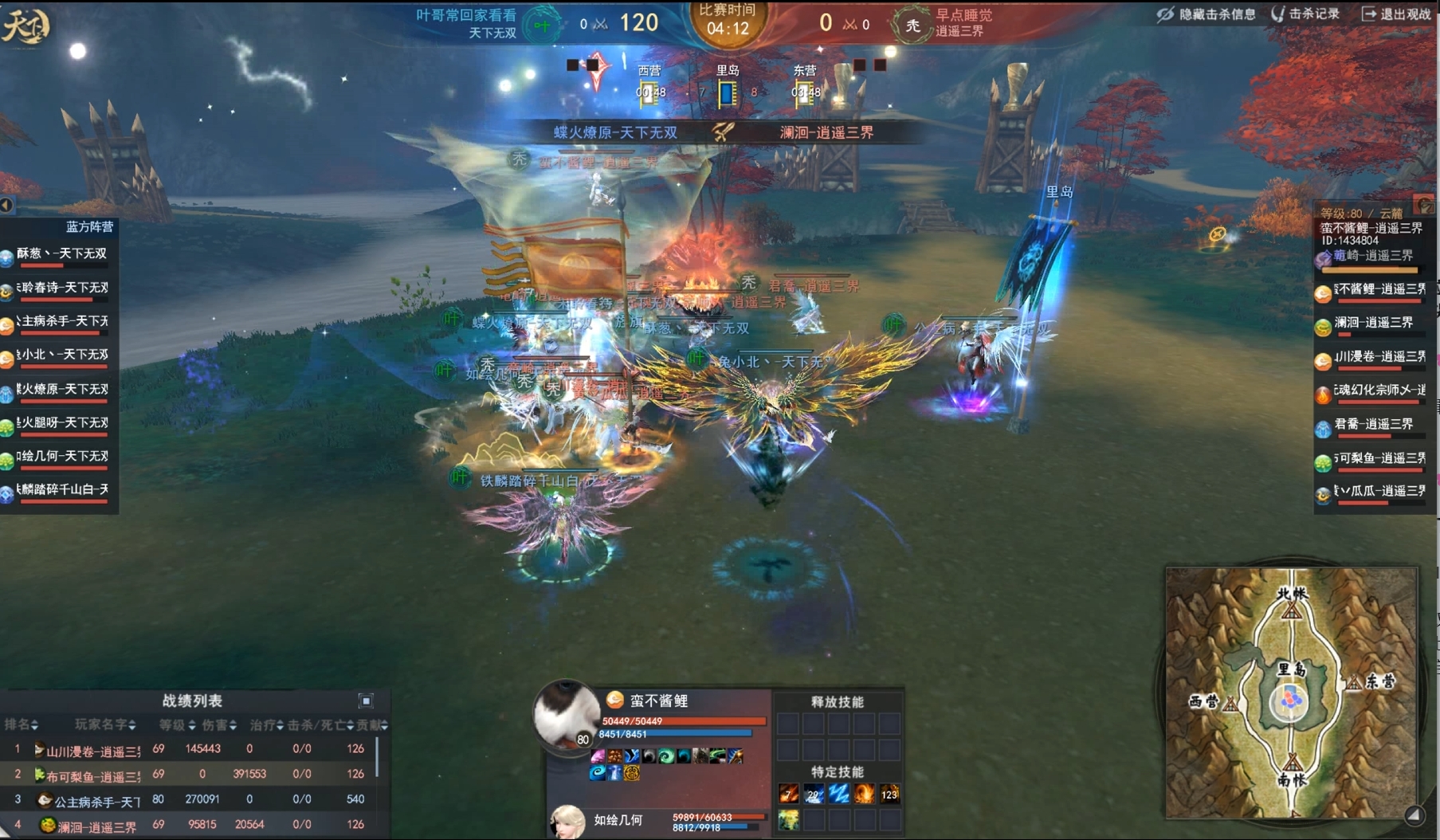Spectate 酥葱 in the blue team list
This screenshot has width=1440, height=840.
click(60, 255)
